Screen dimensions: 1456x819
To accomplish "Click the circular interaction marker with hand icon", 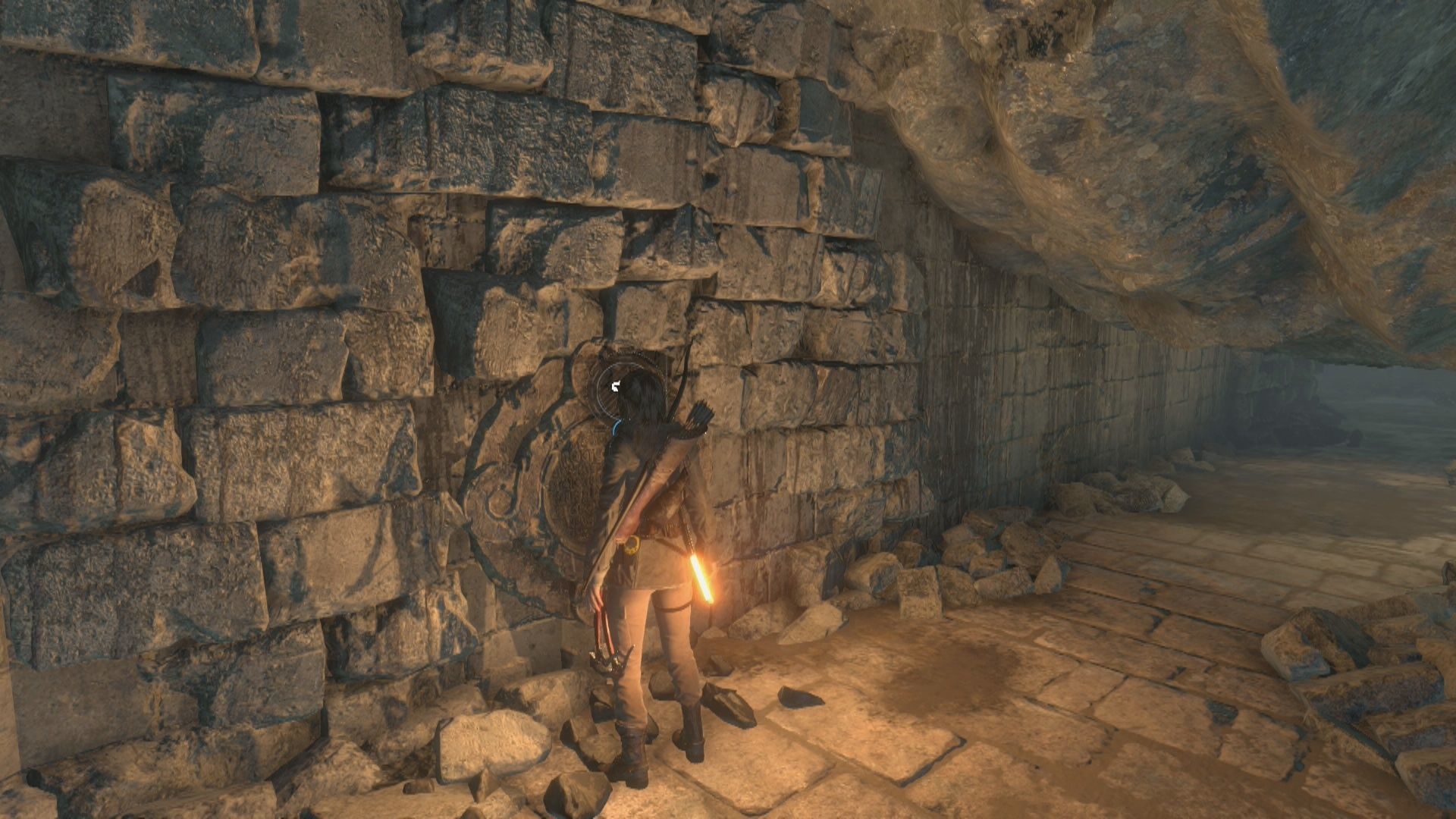I will [617, 388].
